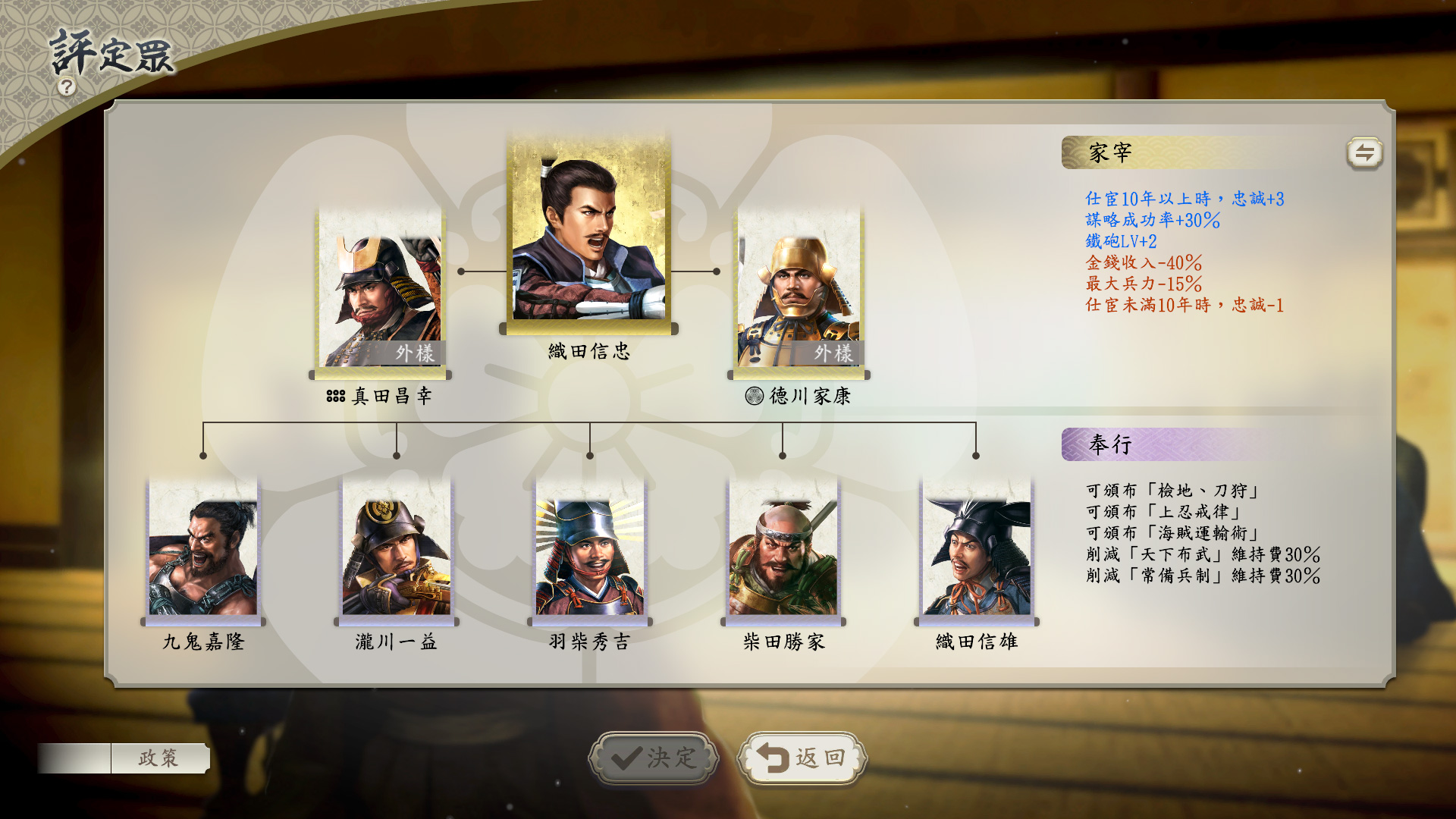Click the checkmark icon on the 決定 button
1456x819 pixels.
[626, 755]
